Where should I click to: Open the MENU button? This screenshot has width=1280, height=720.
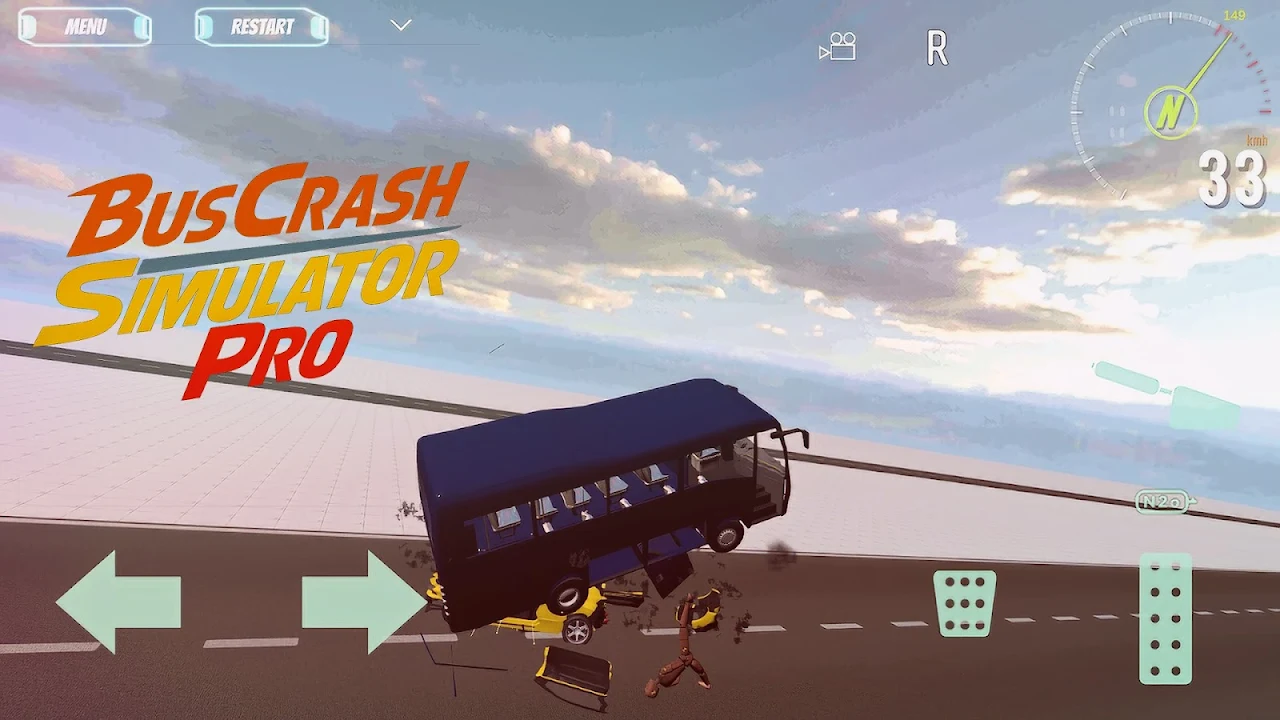point(85,27)
